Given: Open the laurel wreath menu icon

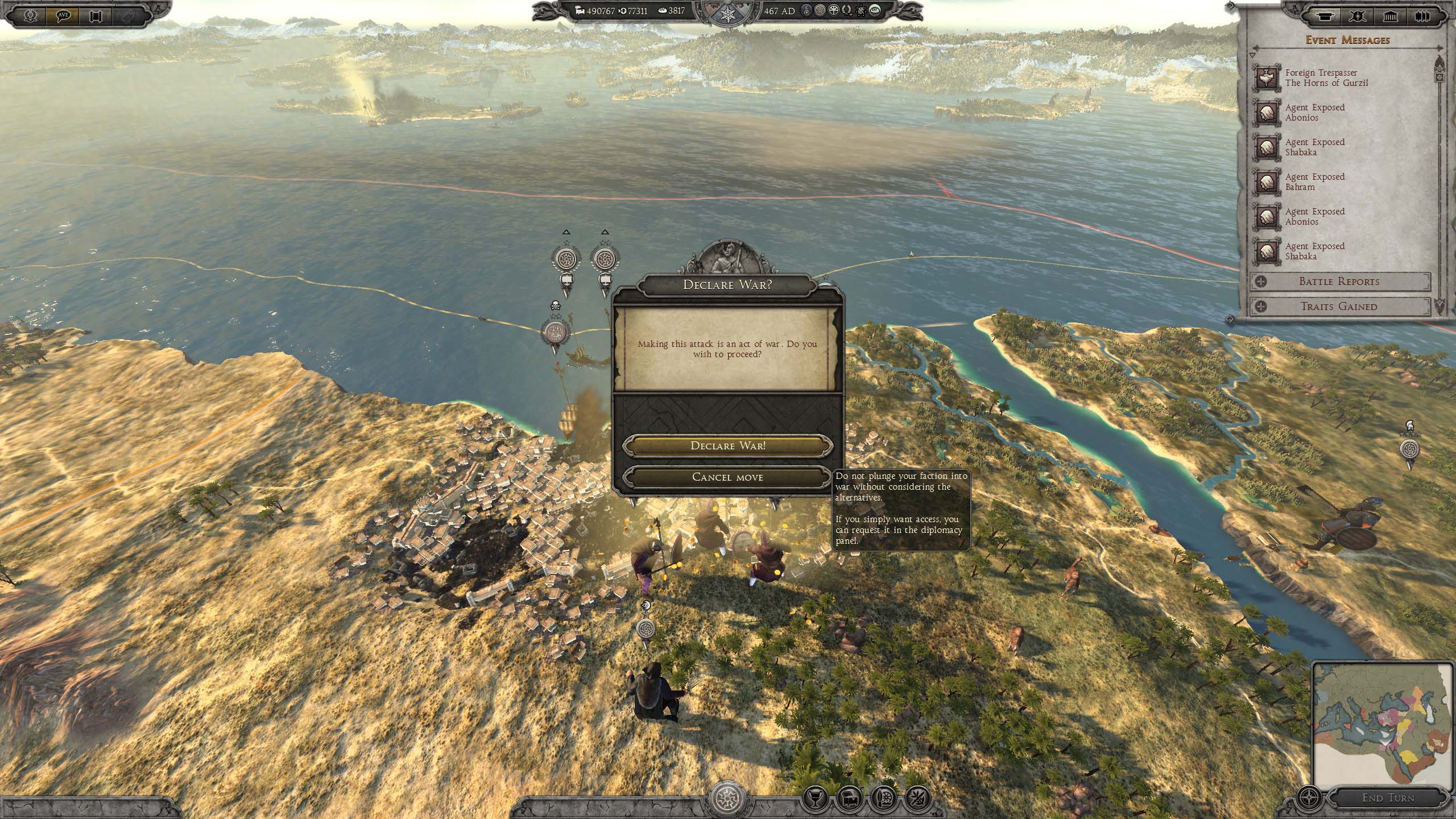Looking at the screenshot, I should tap(31, 15).
